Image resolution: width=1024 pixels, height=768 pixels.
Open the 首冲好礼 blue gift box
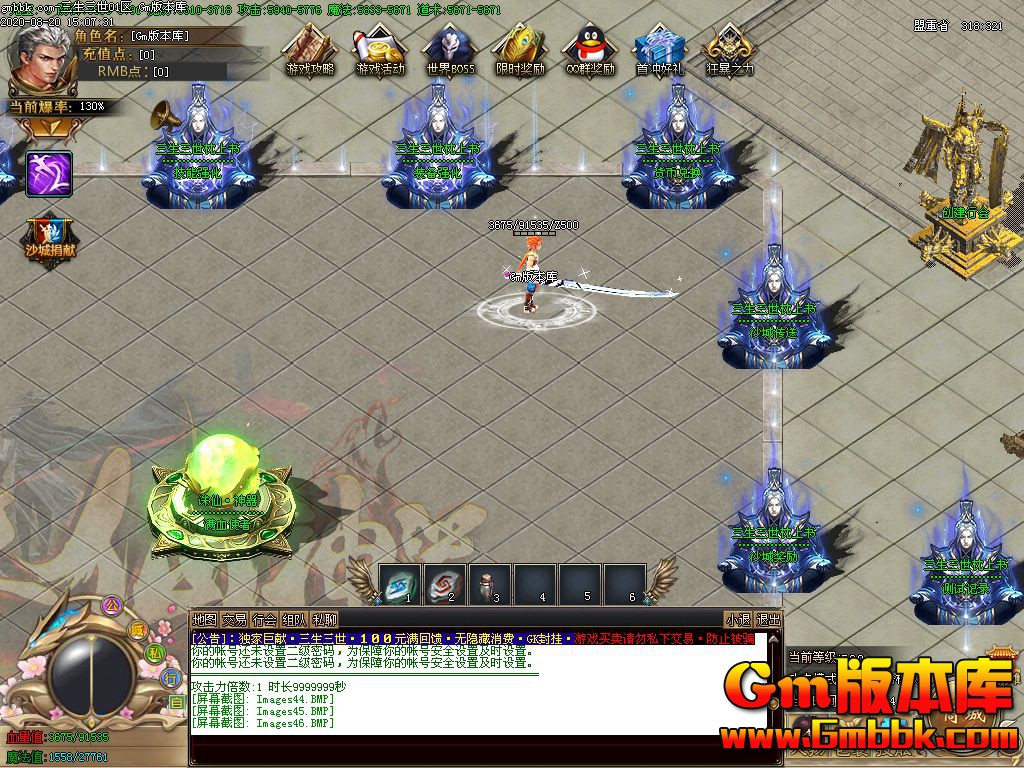point(659,50)
